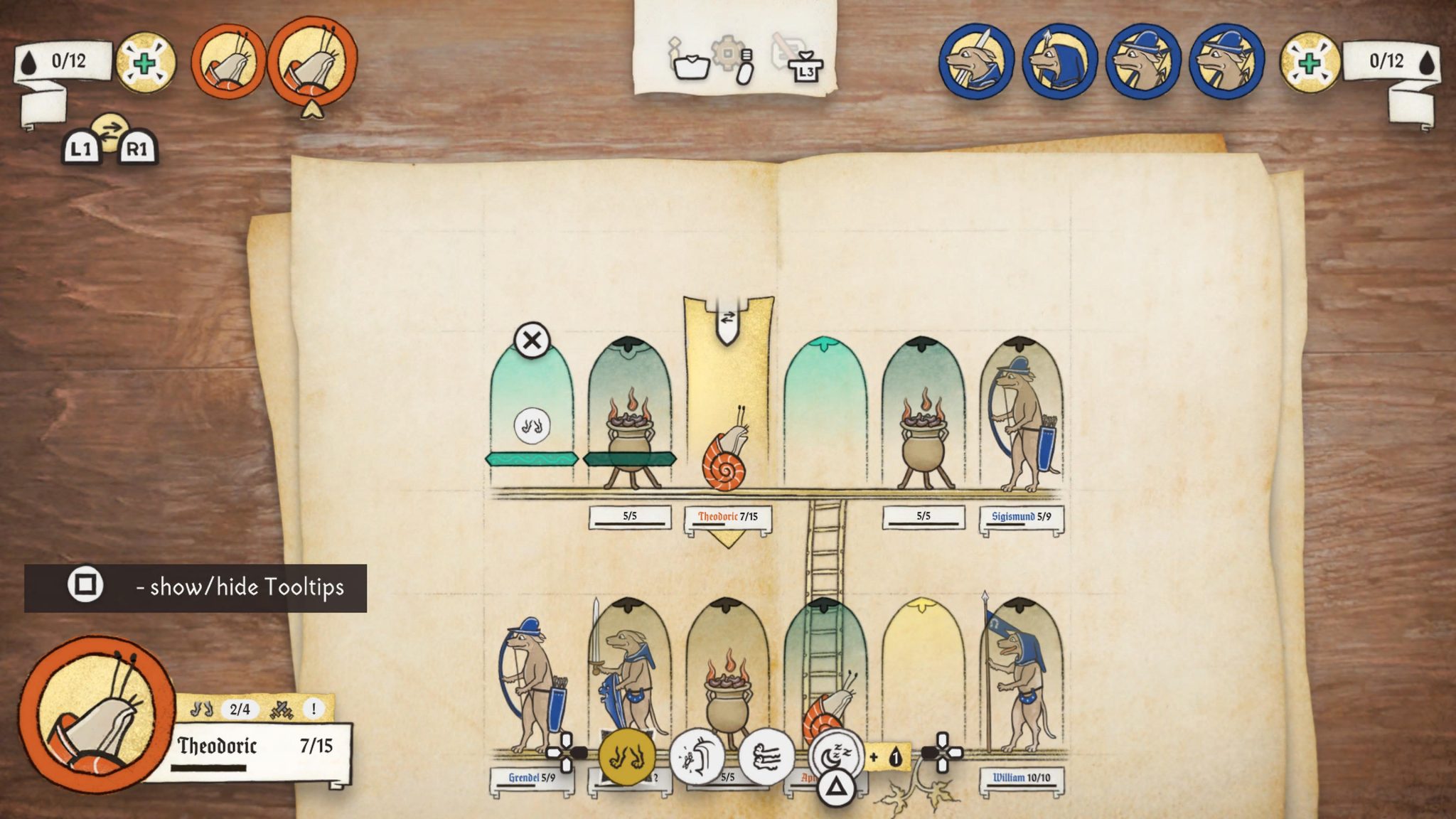This screenshot has height=819, width=1456.
Task: Select the yellow paw movement action
Action: [x=626, y=756]
